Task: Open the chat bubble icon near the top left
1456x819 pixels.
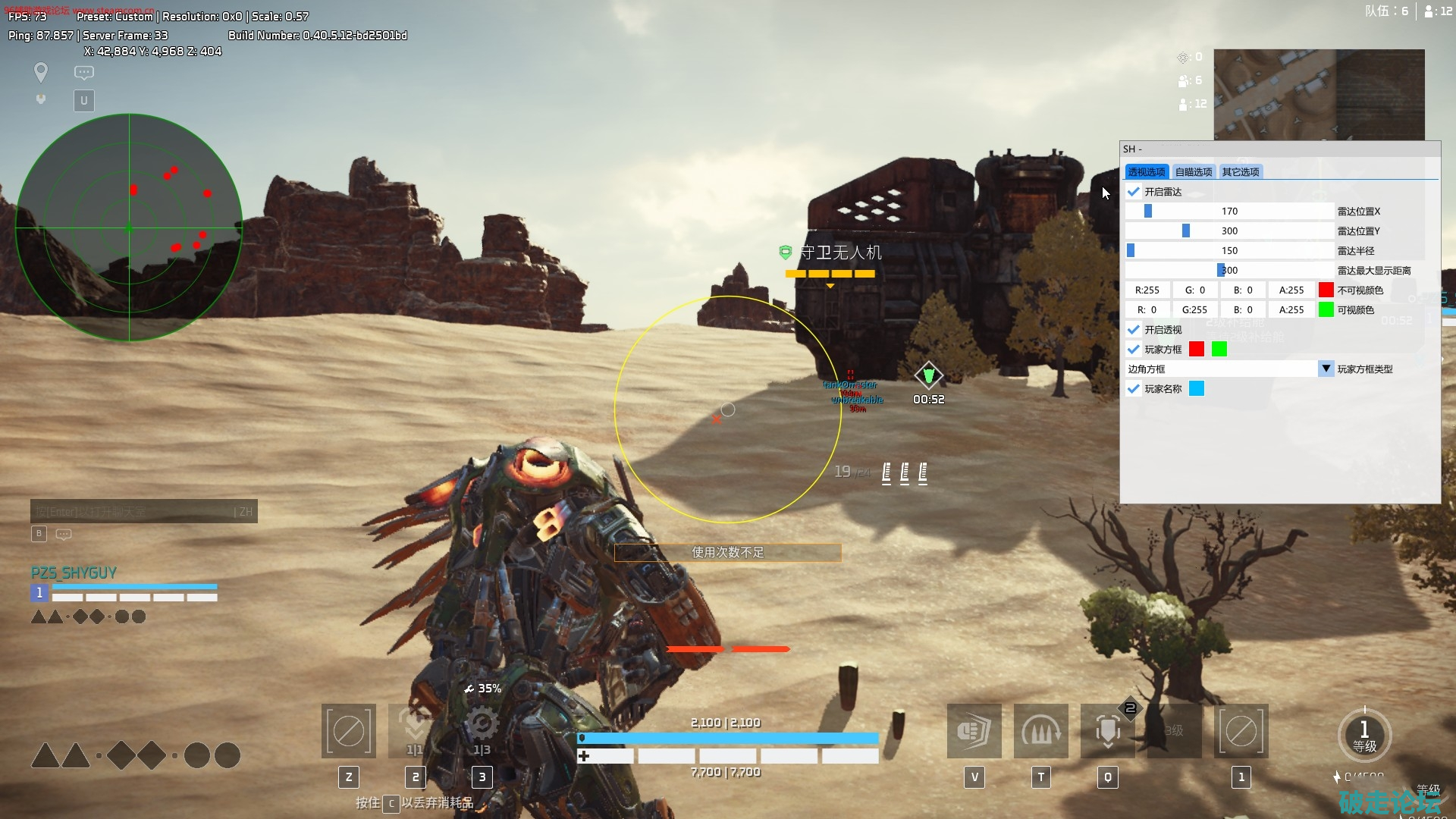Action: [x=84, y=73]
